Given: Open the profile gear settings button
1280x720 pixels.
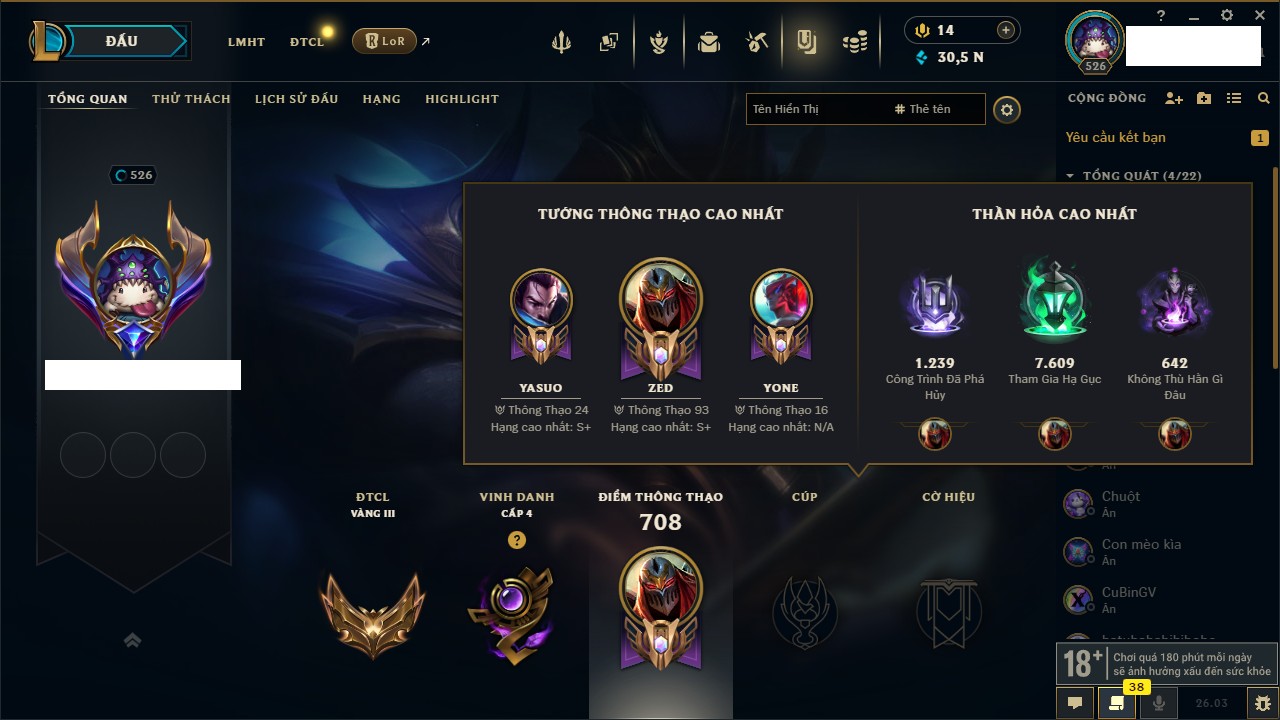Looking at the screenshot, I should tap(1007, 109).
